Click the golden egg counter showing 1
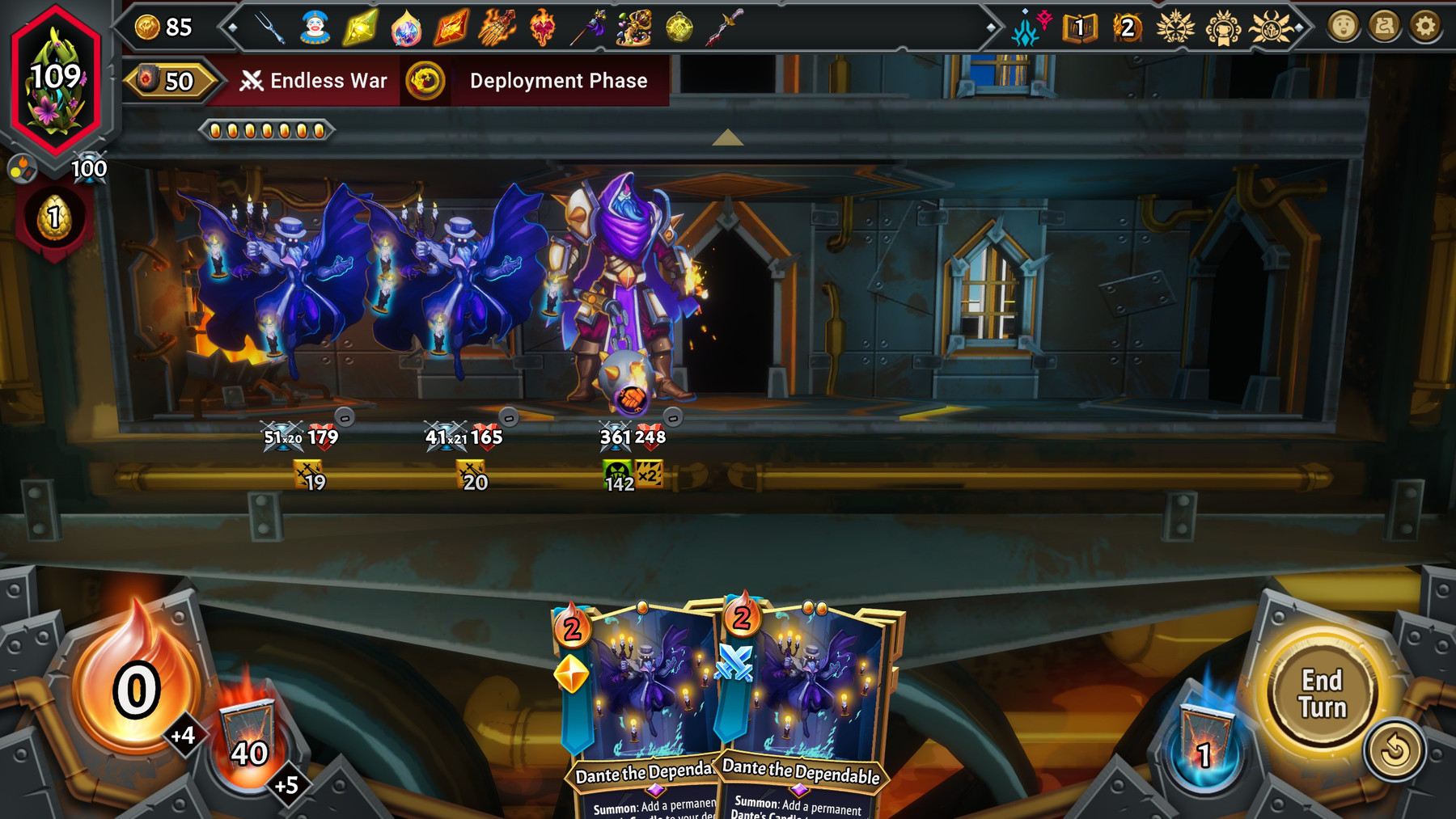Image resolution: width=1456 pixels, height=819 pixels. [54, 218]
